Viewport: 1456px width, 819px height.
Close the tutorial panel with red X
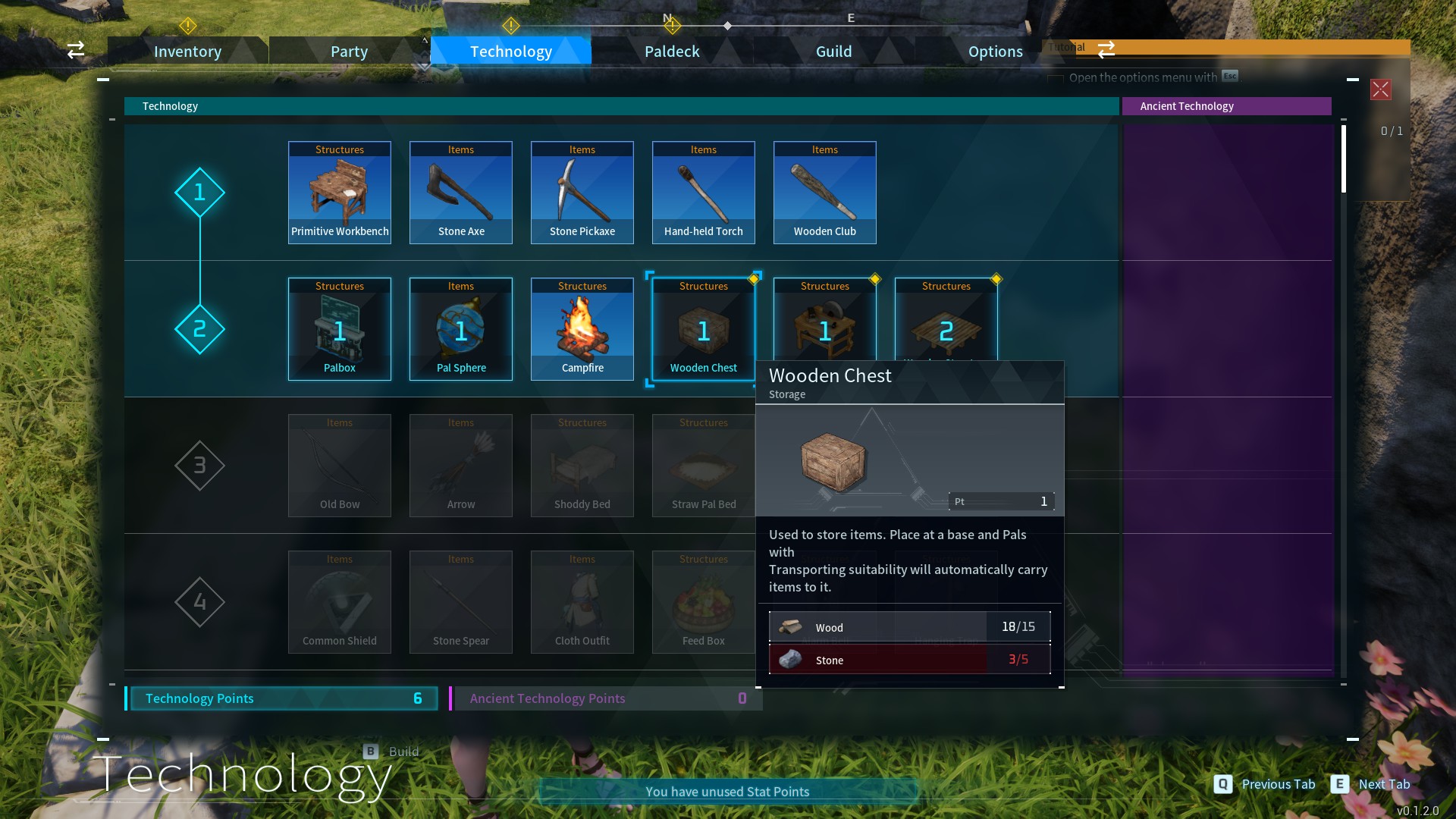[1380, 89]
